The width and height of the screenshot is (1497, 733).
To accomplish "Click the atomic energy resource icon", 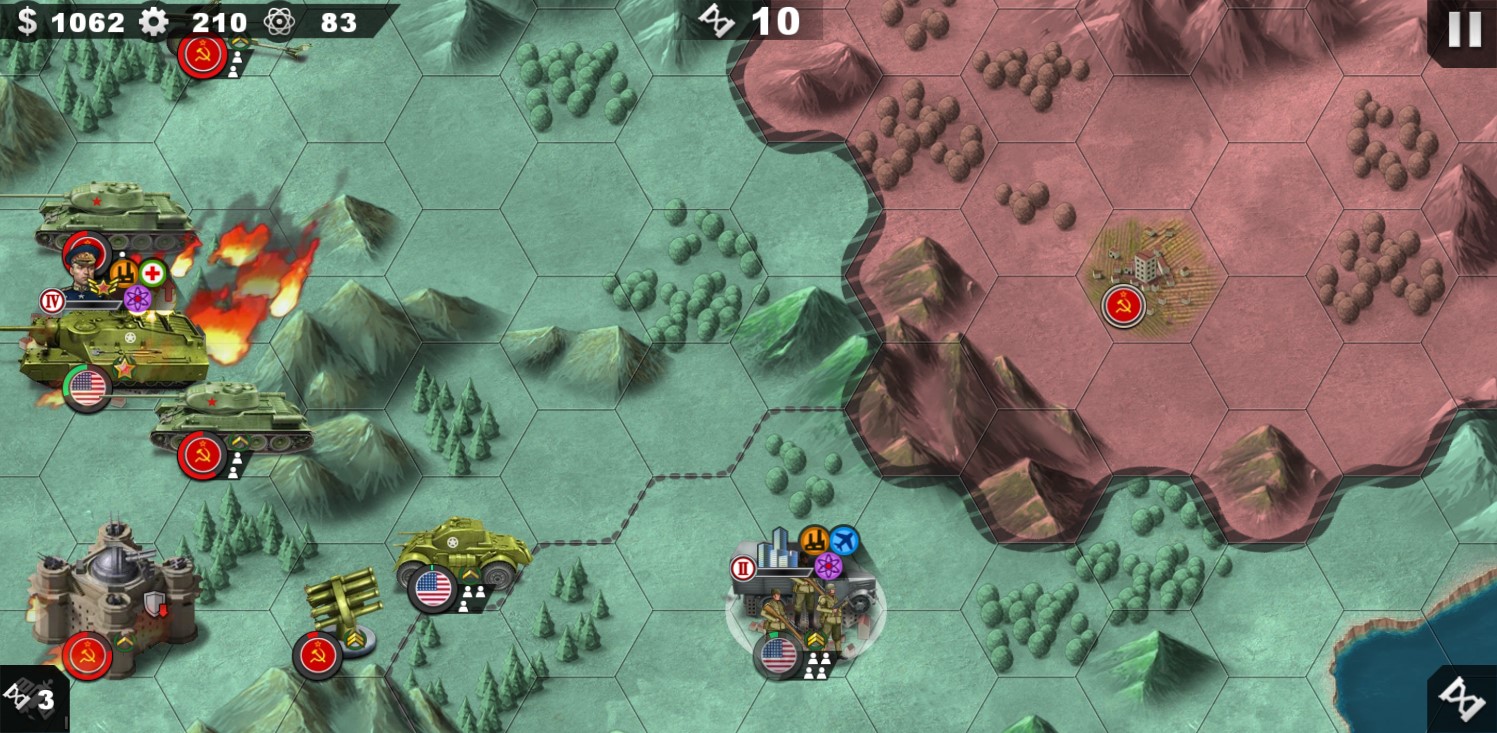I will coord(279,21).
